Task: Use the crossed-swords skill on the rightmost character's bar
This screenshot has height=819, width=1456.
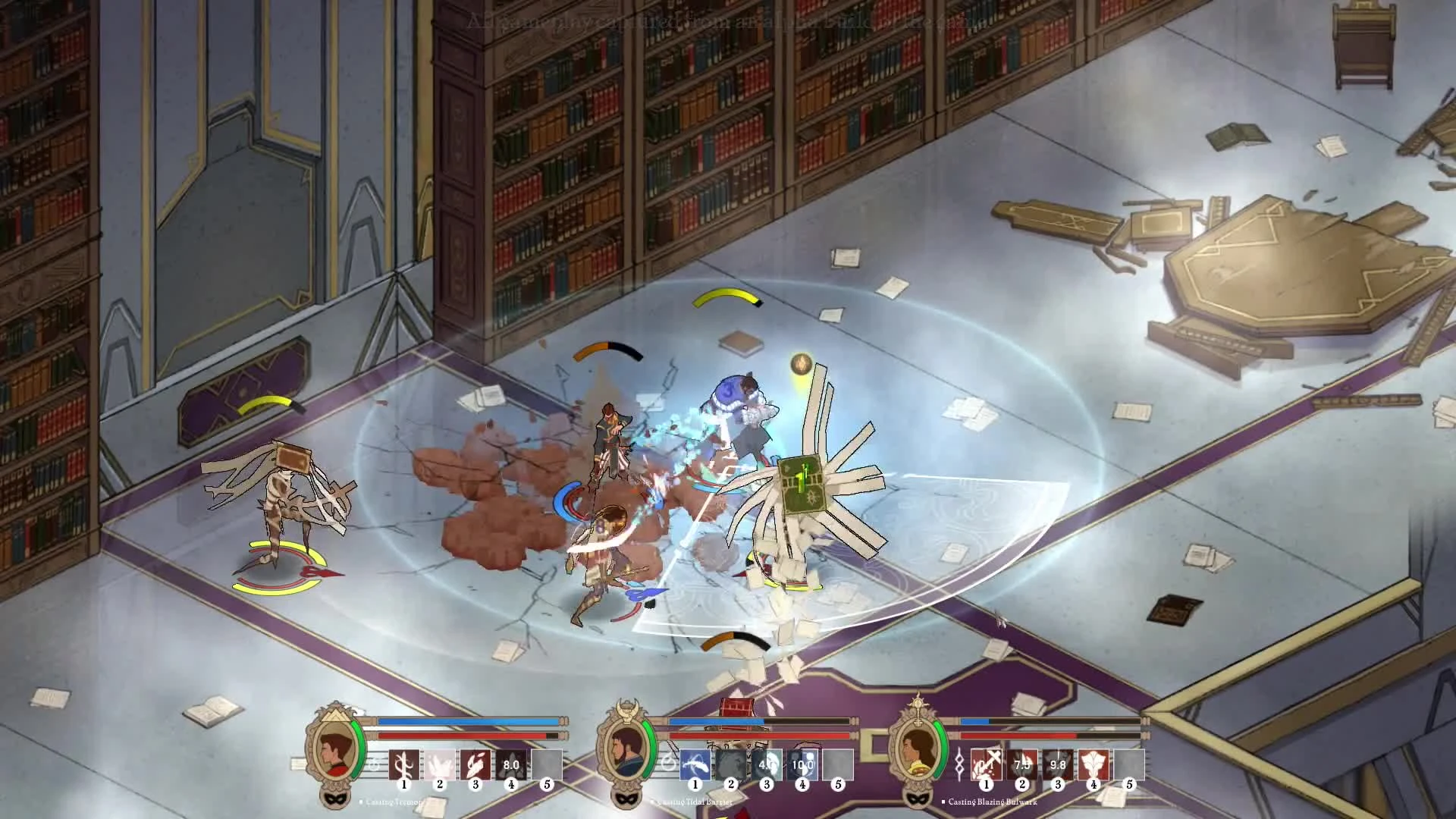Action: [x=985, y=766]
